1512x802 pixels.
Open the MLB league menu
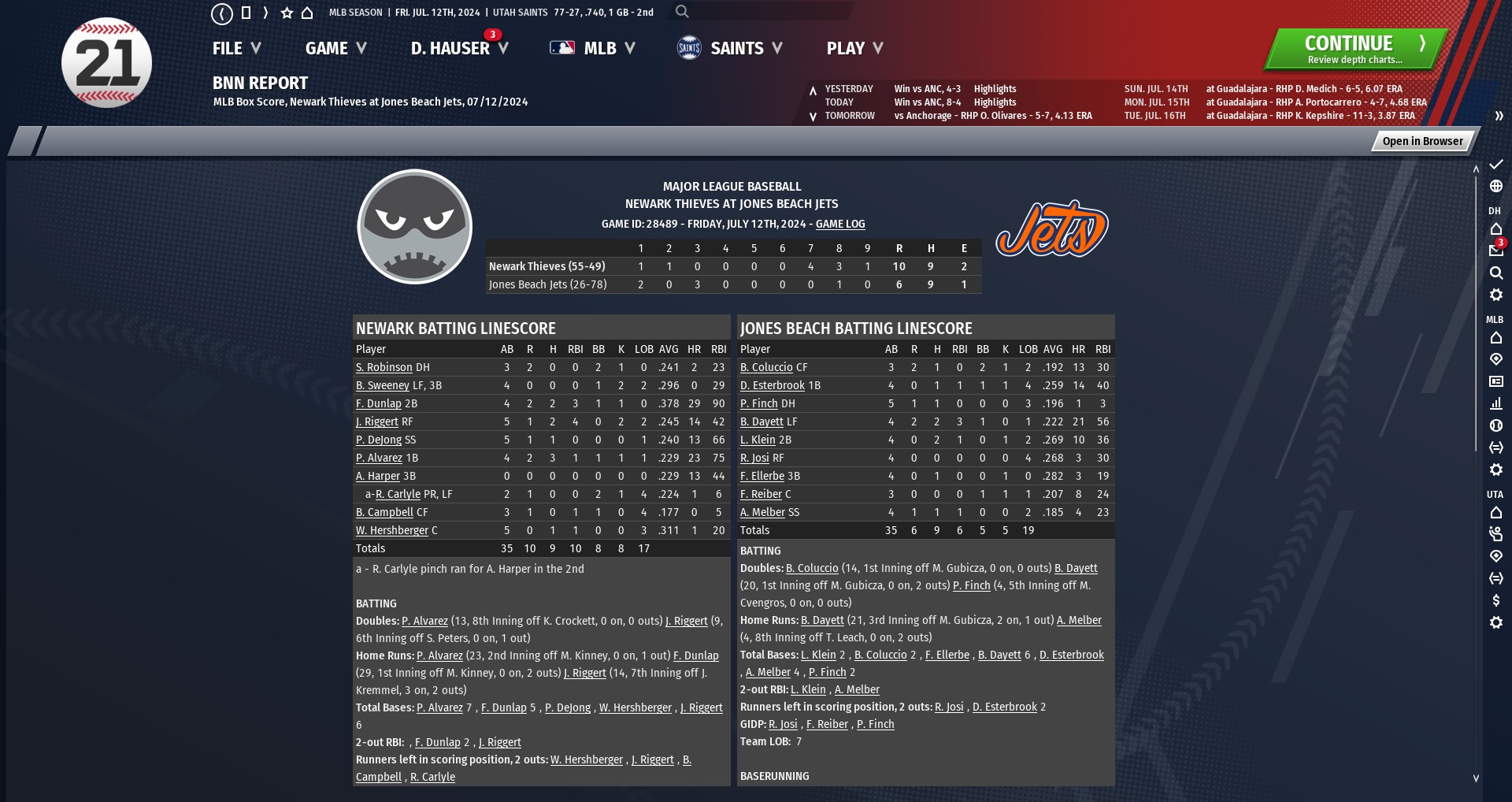pyautogui.click(x=592, y=49)
